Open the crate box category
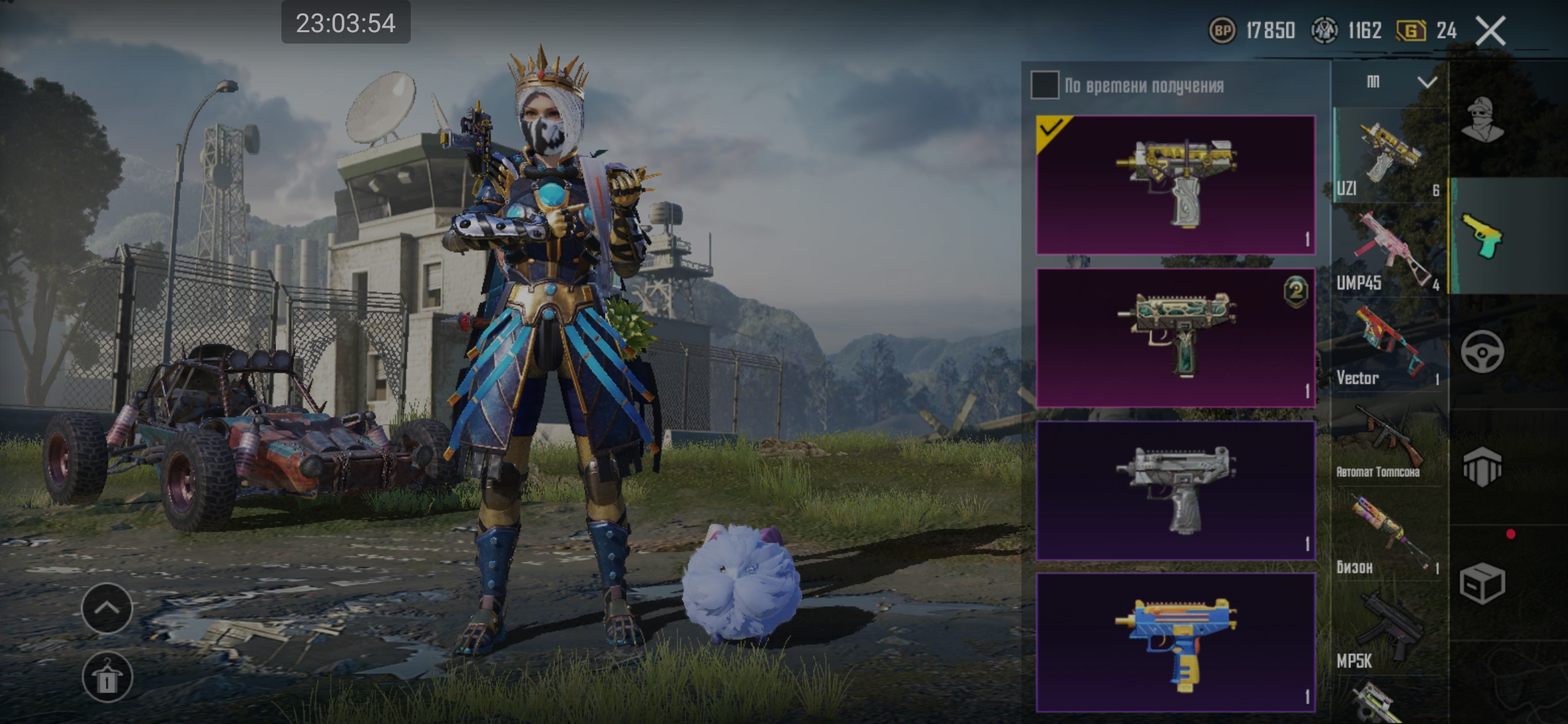Viewport: 1568px width, 724px height. click(1482, 583)
